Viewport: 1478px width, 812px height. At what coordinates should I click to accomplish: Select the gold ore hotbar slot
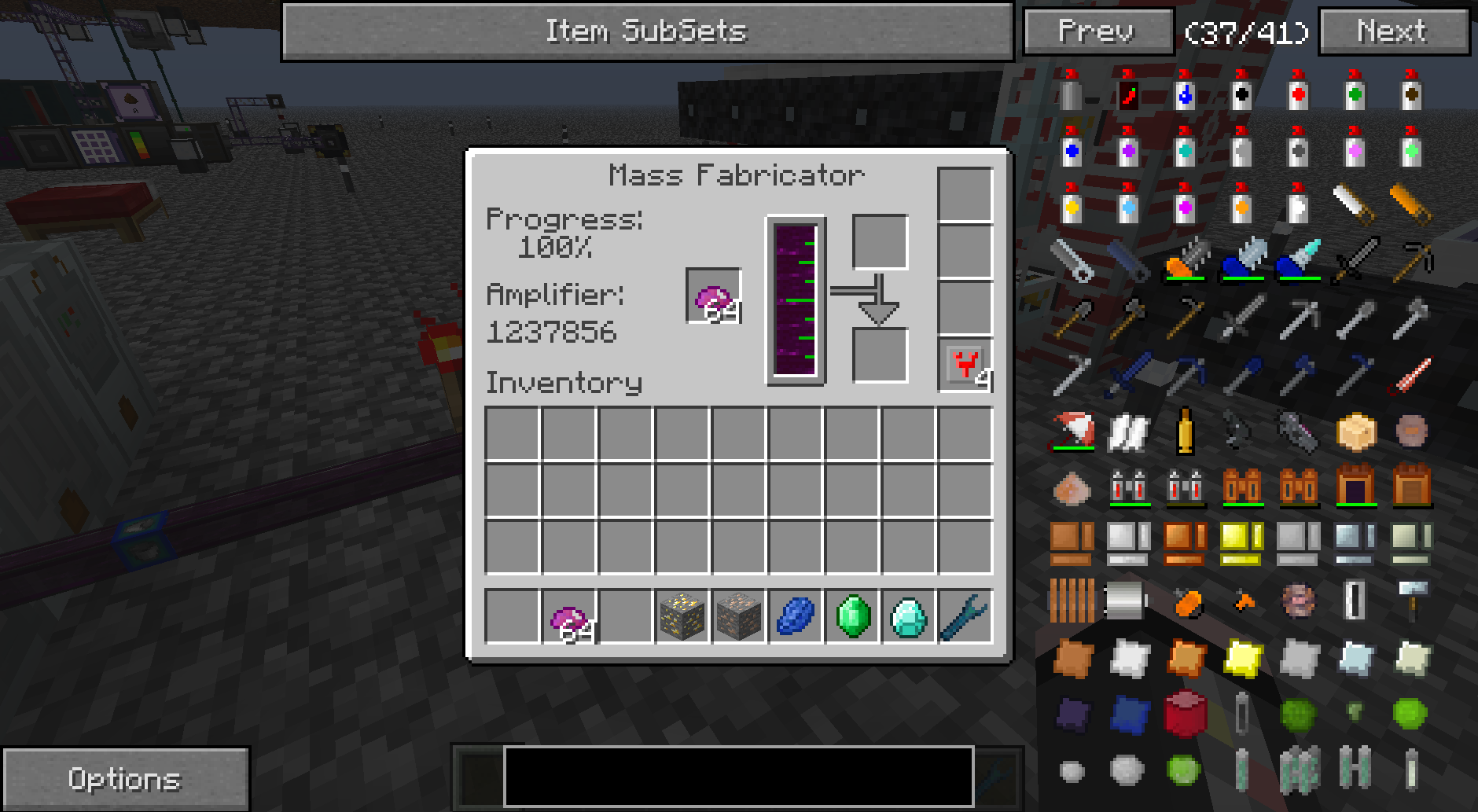pos(682,617)
